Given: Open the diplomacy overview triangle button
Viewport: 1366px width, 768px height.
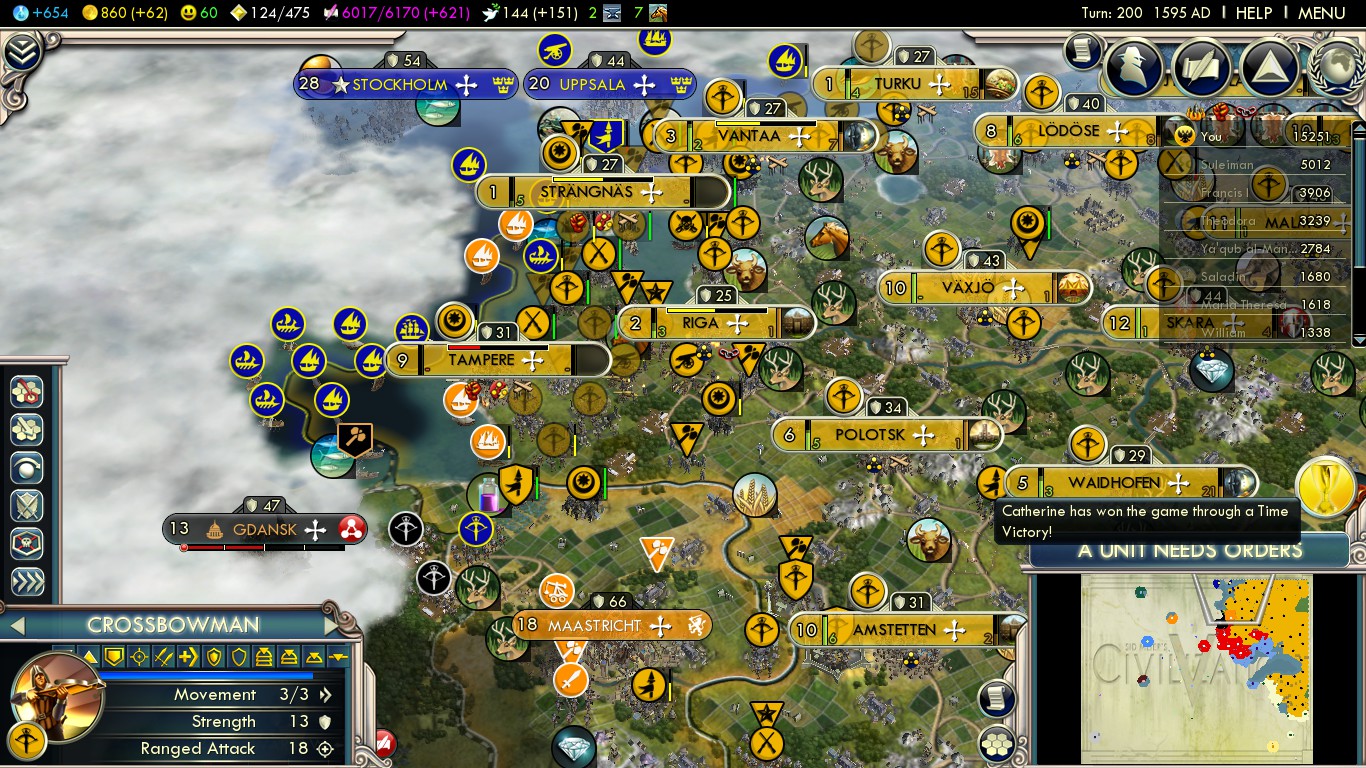Looking at the screenshot, I should click(1269, 67).
